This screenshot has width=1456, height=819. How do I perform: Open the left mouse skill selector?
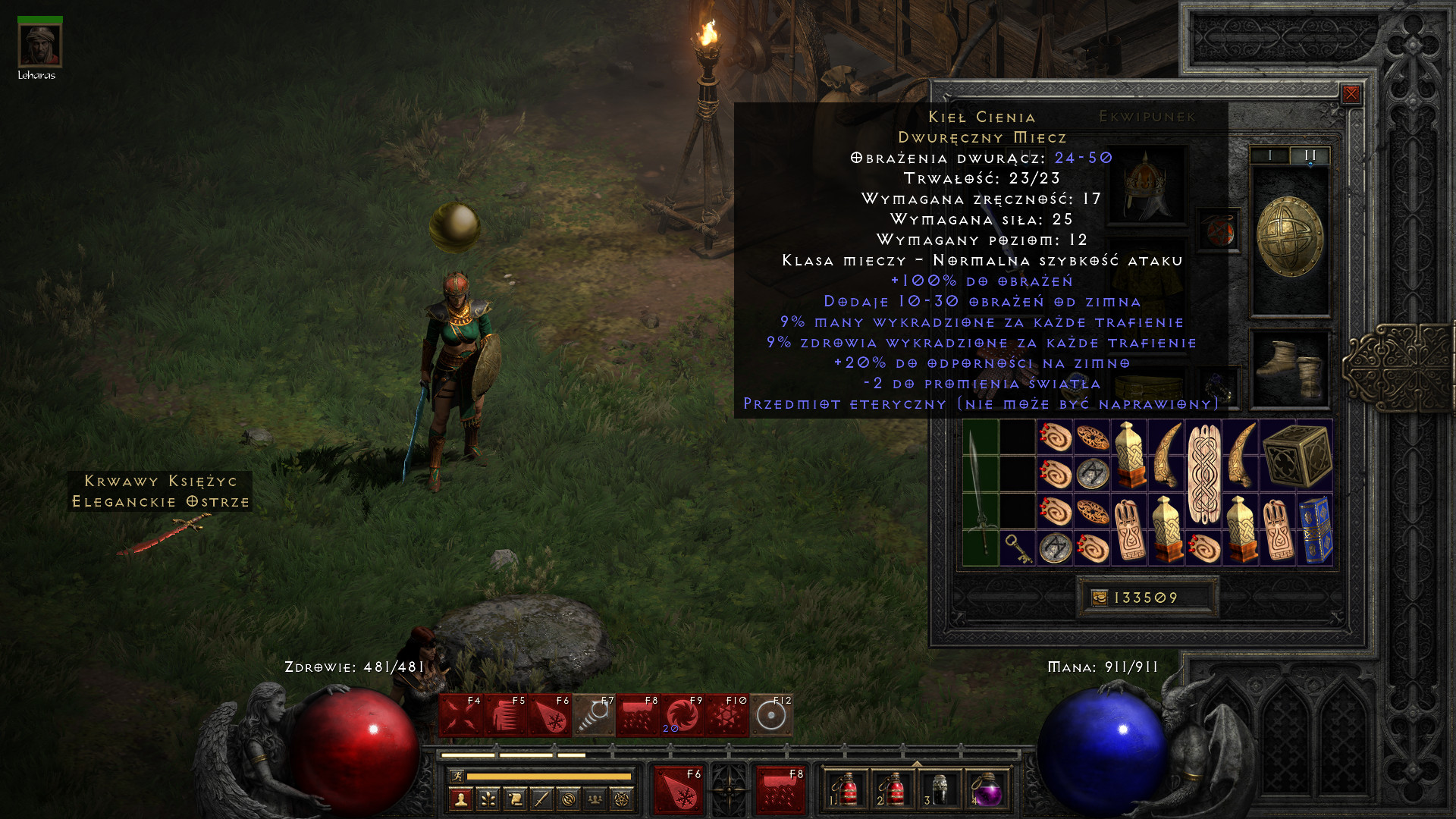(678, 790)
